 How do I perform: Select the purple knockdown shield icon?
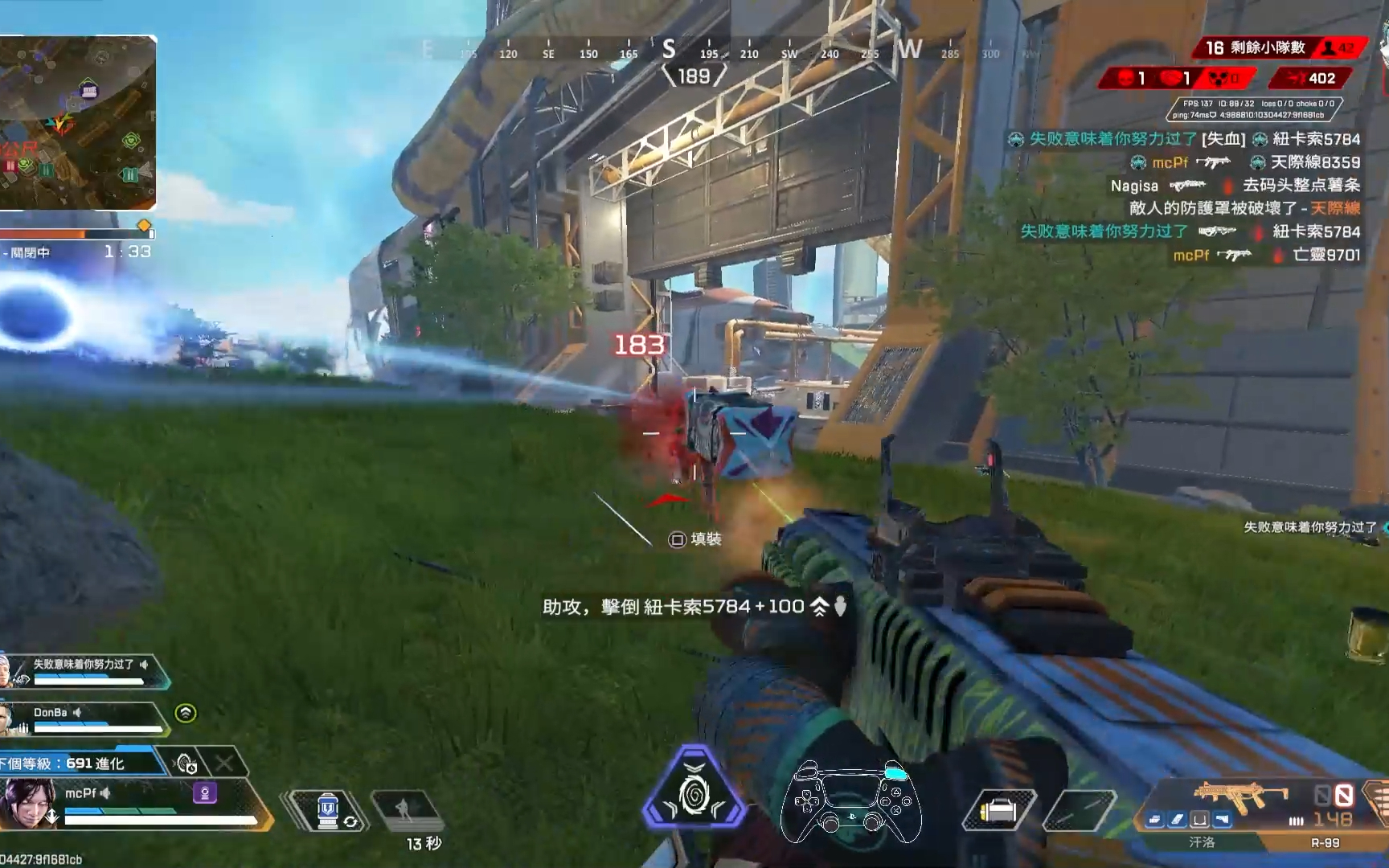click(205, 794)
